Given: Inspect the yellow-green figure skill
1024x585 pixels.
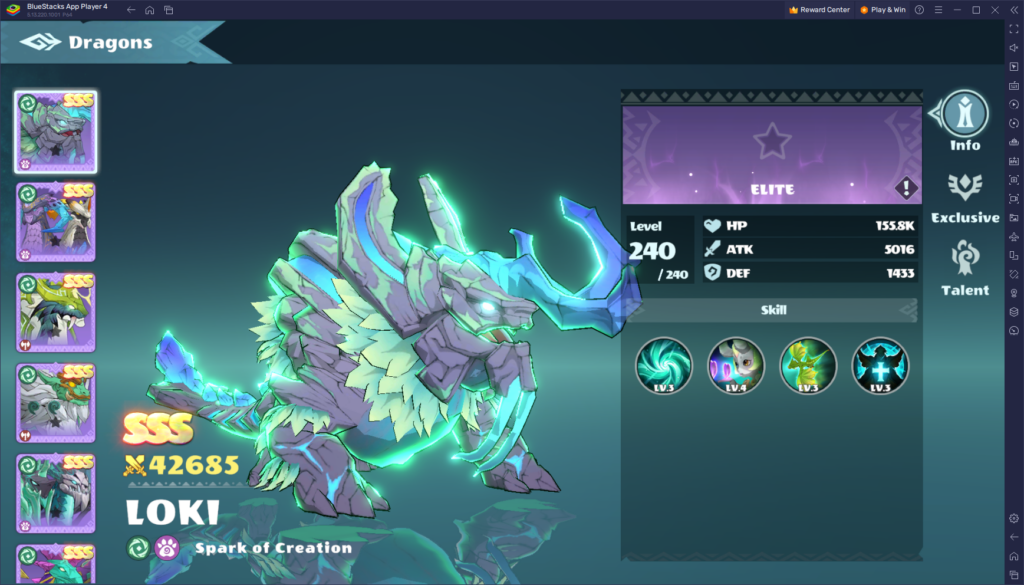Looking at the screenshot, I should [808, 365].
